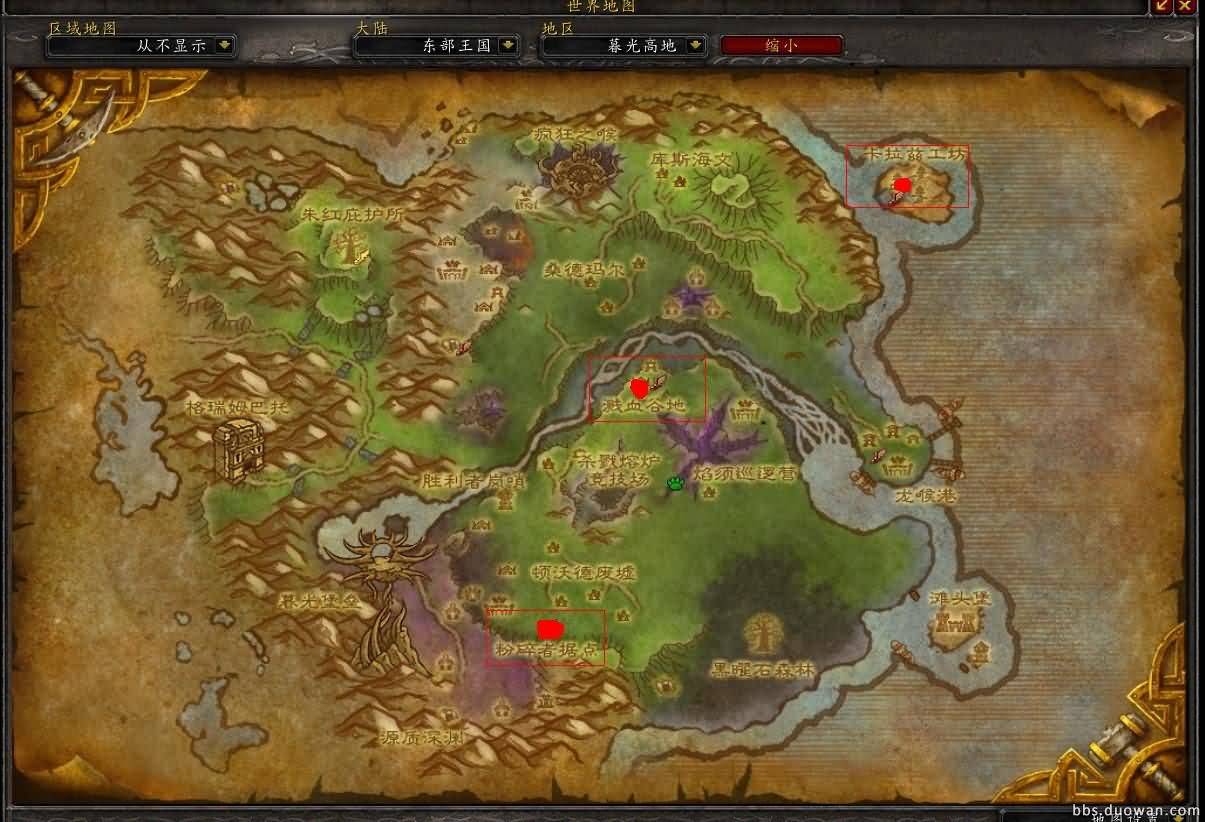The image size is (1205, 822).
Task: Open the 大陆 dropdown set to 东部王国
Action: tap(508, 45)
